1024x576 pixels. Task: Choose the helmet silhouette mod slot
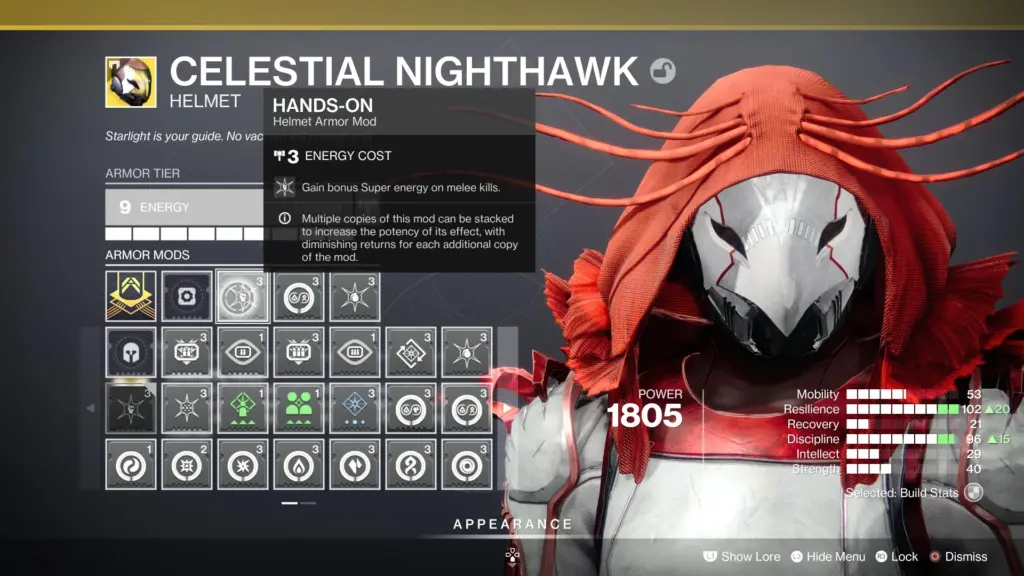tap(131, 352)
